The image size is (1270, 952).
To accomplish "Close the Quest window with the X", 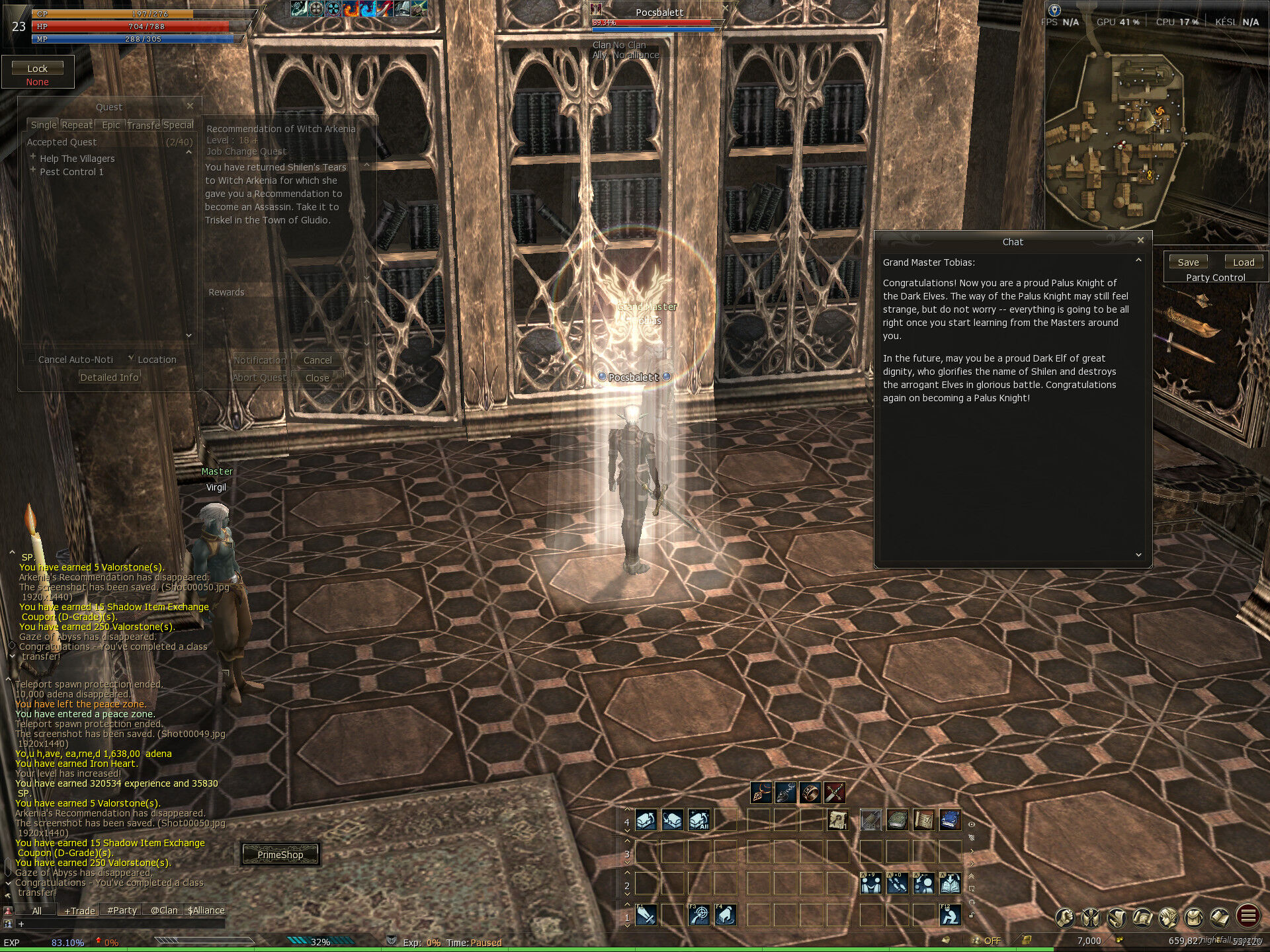I will pos(190,106).
